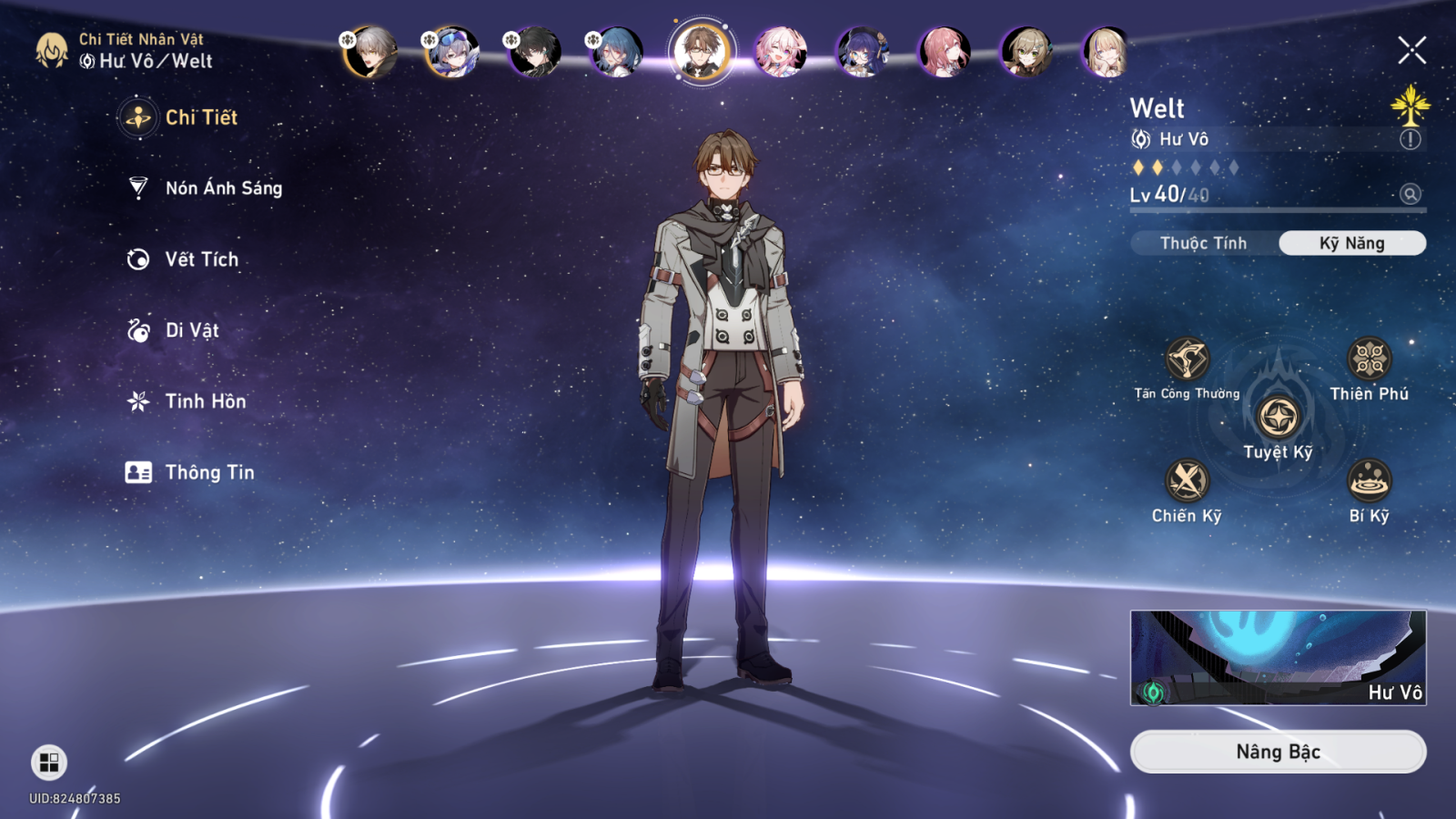The image size is (1456, 819).
Task: Select the pink-haired character portrait
Action: click(x=781, y=51)
